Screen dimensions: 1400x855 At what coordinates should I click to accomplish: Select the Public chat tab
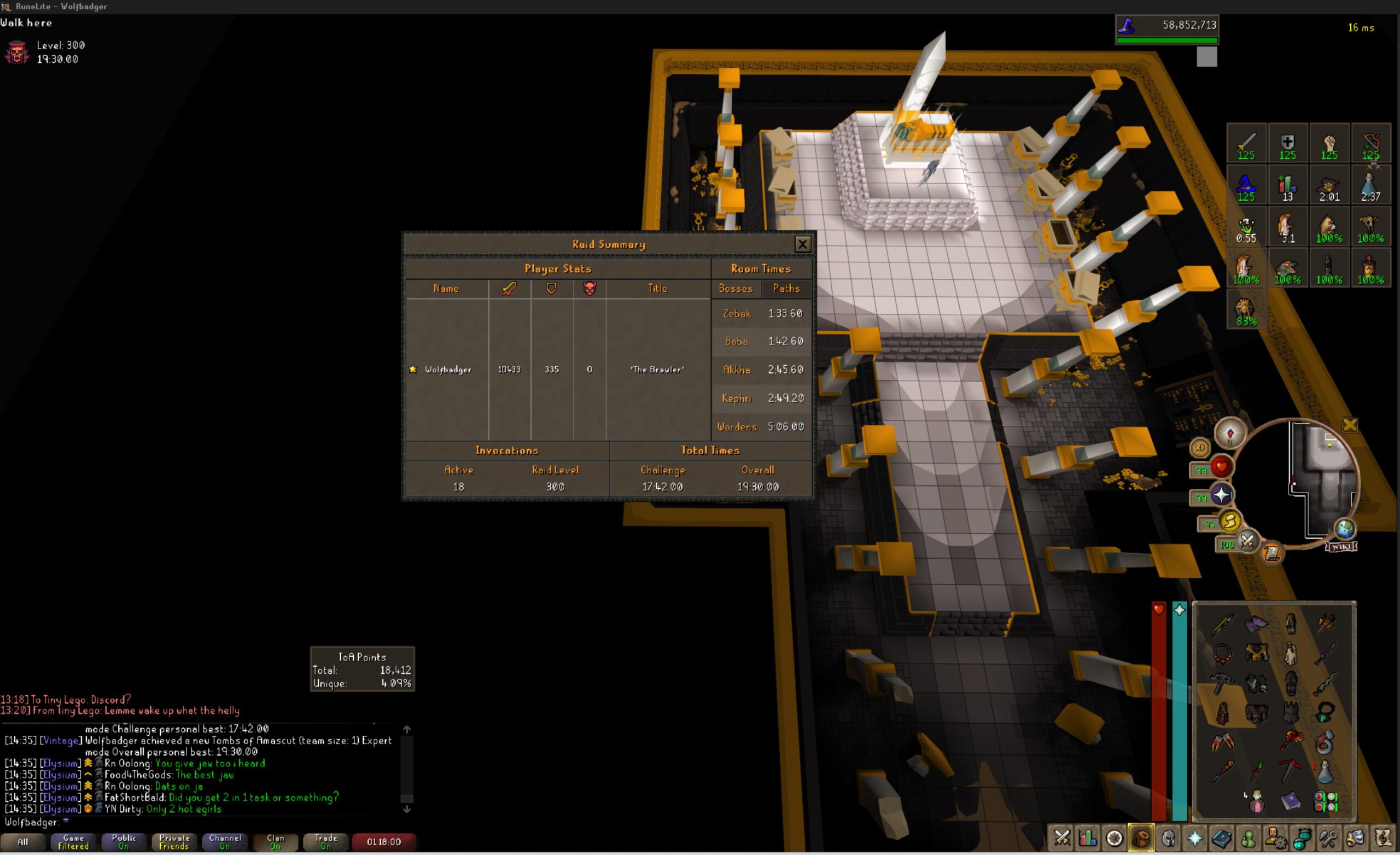click(123, 842)
